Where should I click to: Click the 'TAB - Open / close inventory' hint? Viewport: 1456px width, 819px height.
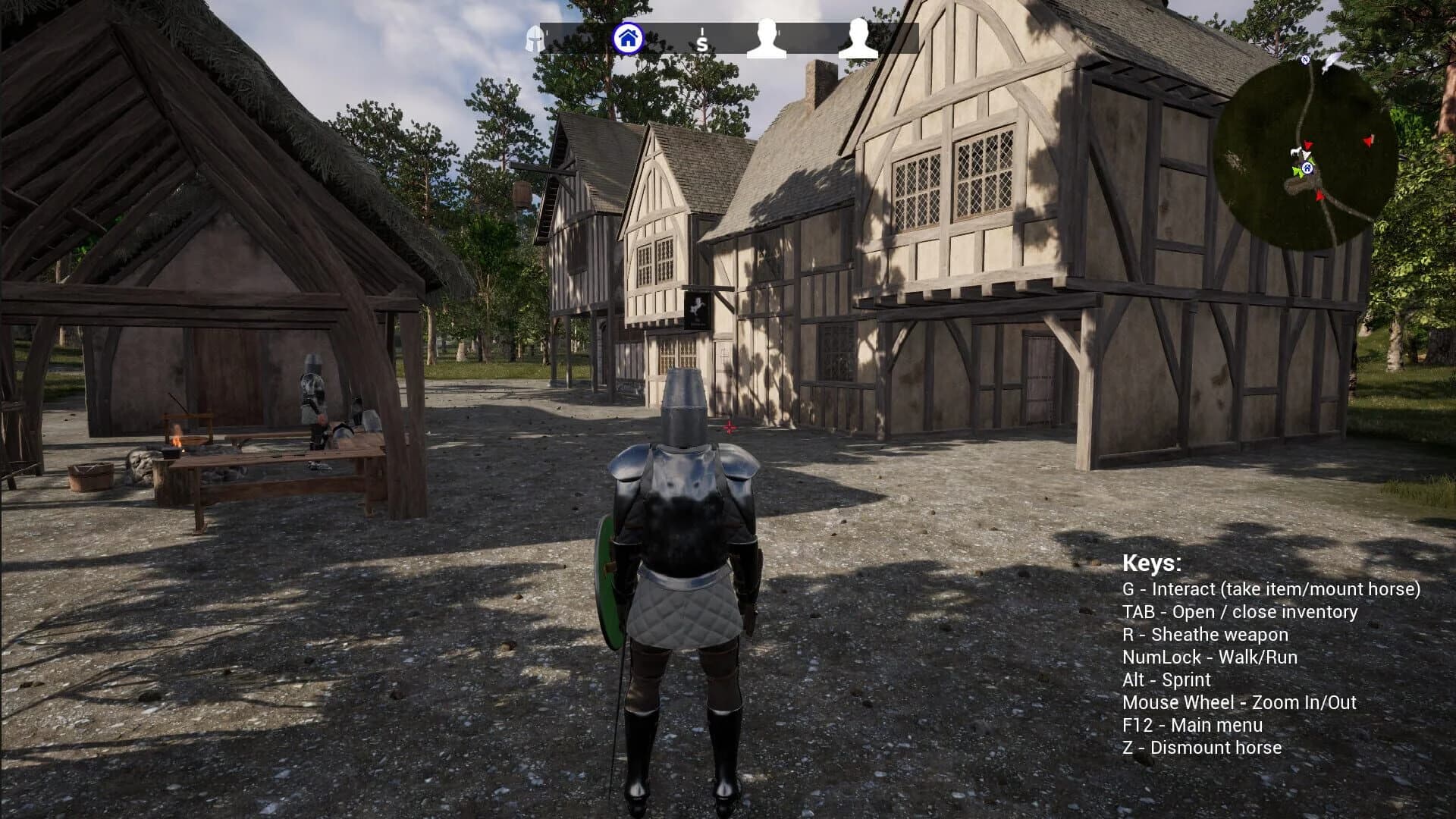tap(1240, 612)
